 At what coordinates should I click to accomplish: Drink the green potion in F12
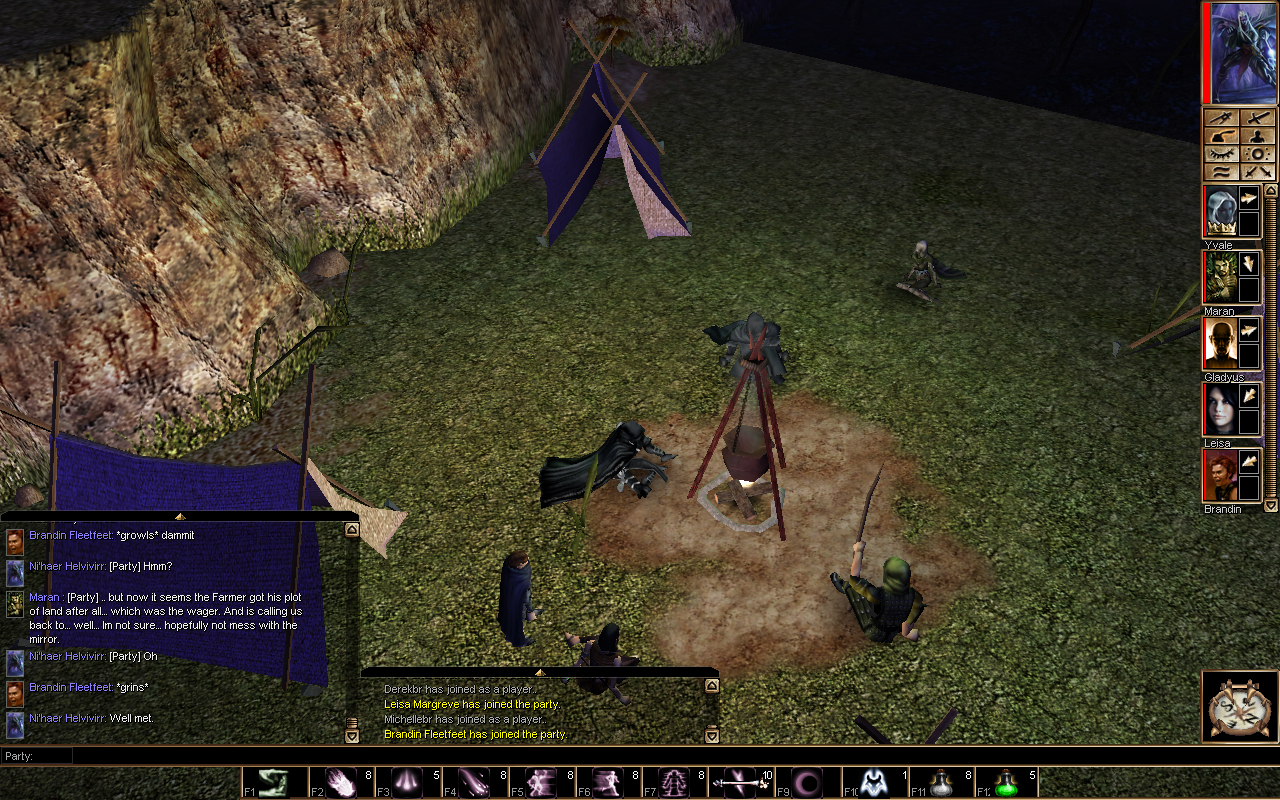(1007, 782)
